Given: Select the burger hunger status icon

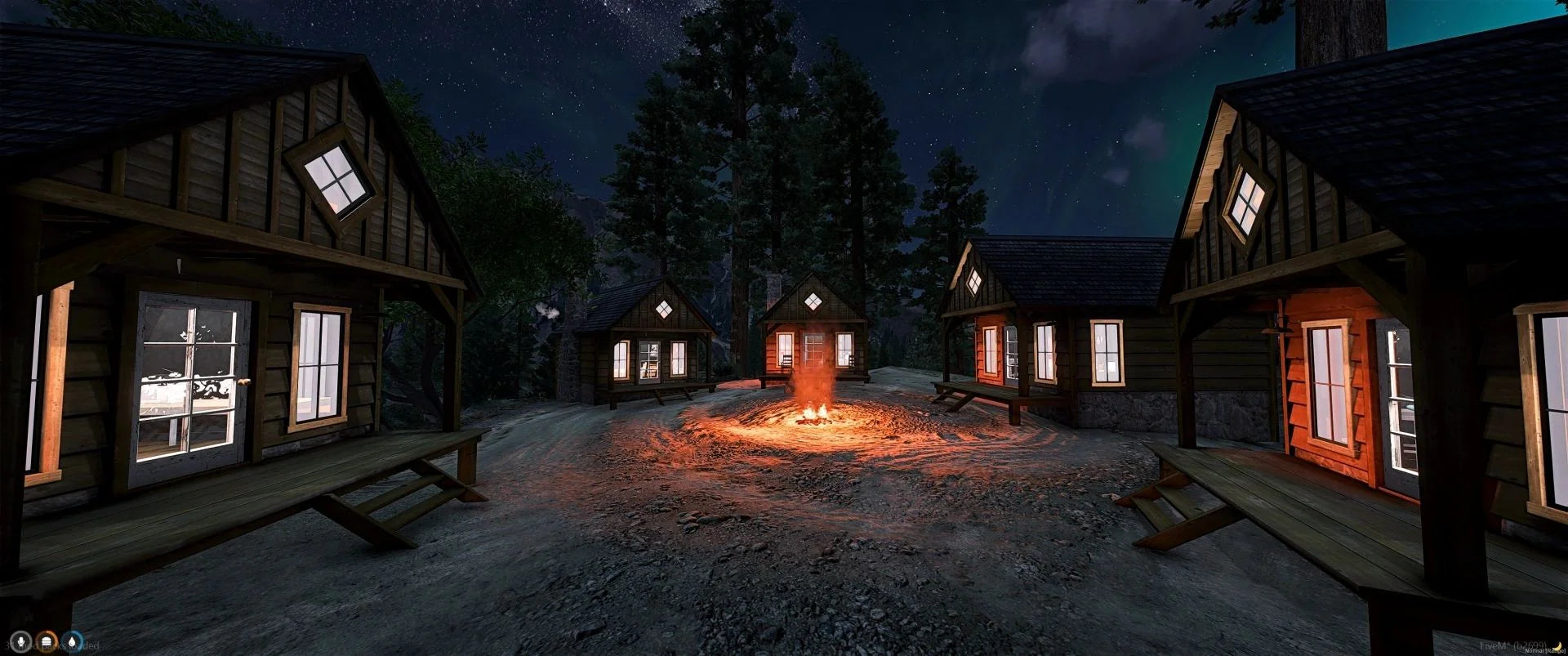Looking at the screenshot, I should tap(47, 642).
